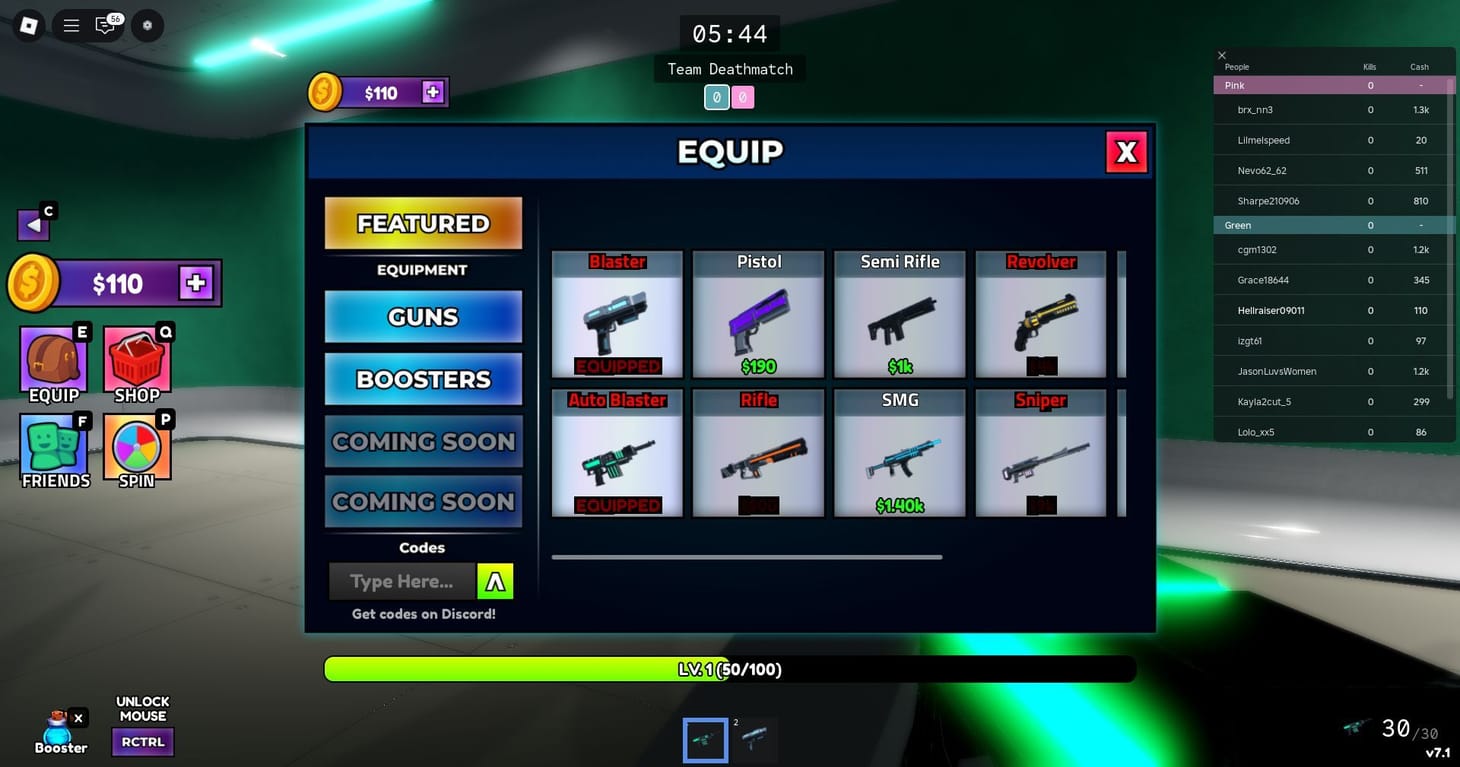Equip the Auto Blaster weapon
This screenshot has height=767, width=1460.
617,452
